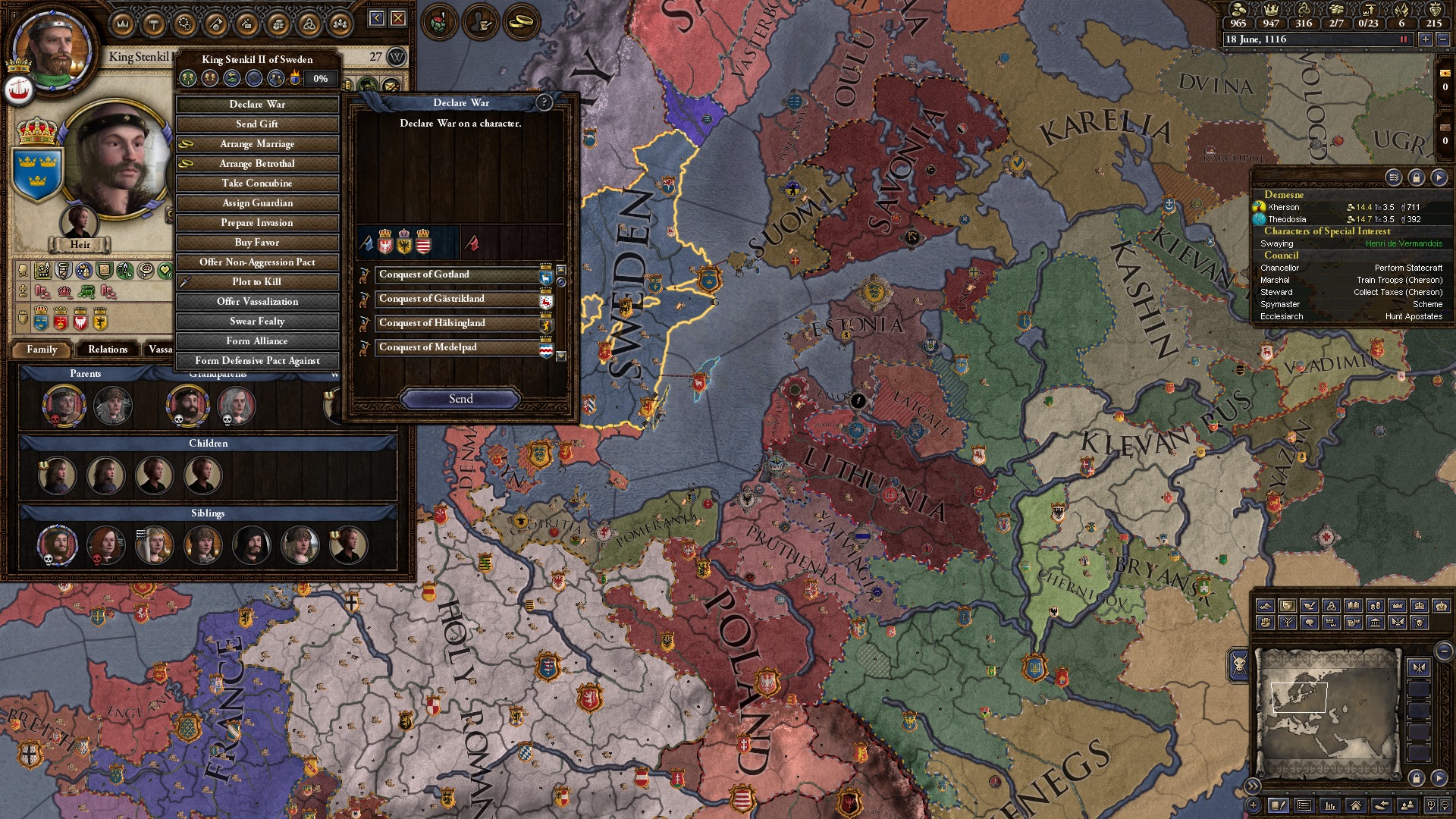Choose the Conquest of Hälsingland war goal
Screen dimensions: 1456x819
pos(457,323)
